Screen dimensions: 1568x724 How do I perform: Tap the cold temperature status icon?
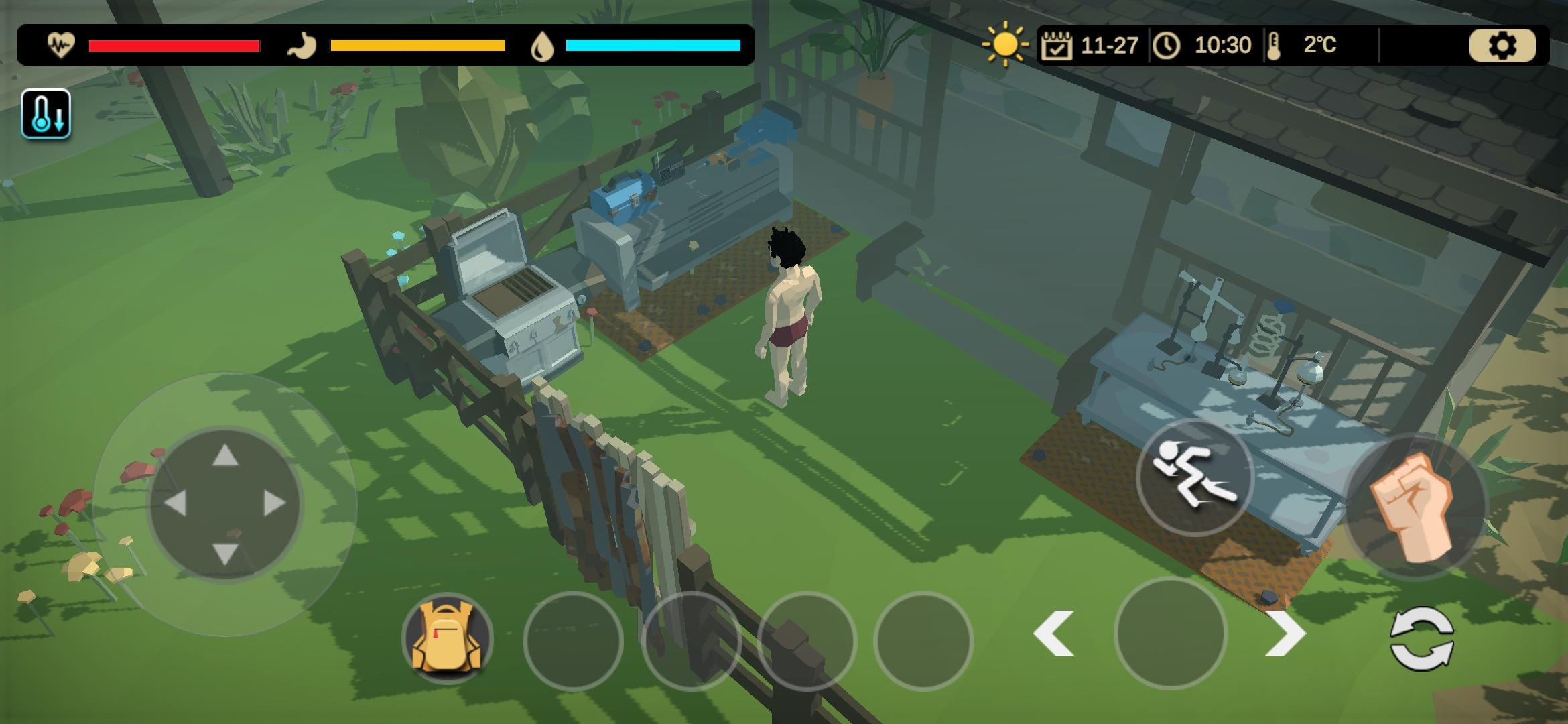pyautogui.click(x=46, y=114)
